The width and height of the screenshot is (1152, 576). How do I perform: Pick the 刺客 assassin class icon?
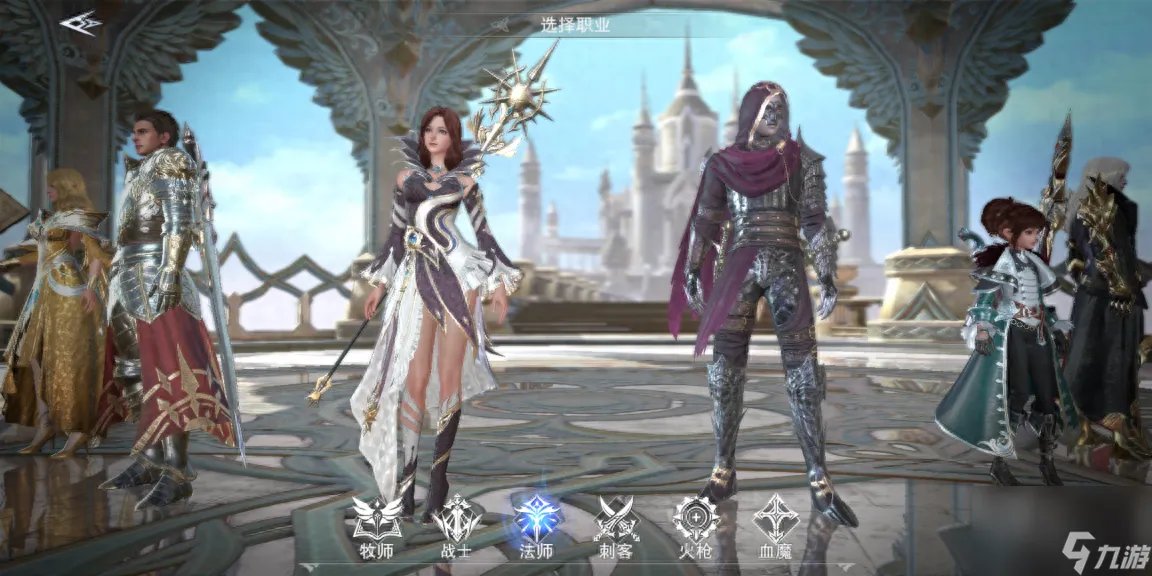pyautogui.click(x=617, y=520)
